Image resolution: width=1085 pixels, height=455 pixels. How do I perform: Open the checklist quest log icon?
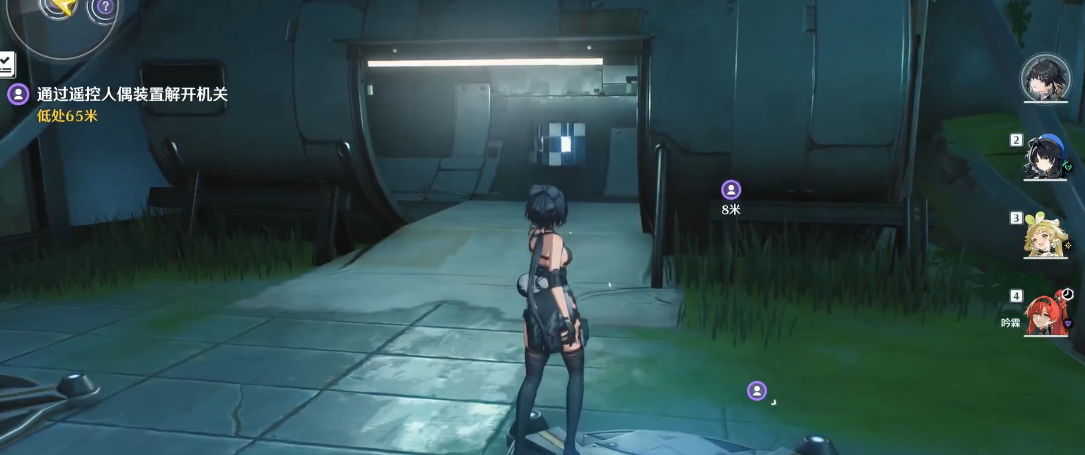pos(6,65)
